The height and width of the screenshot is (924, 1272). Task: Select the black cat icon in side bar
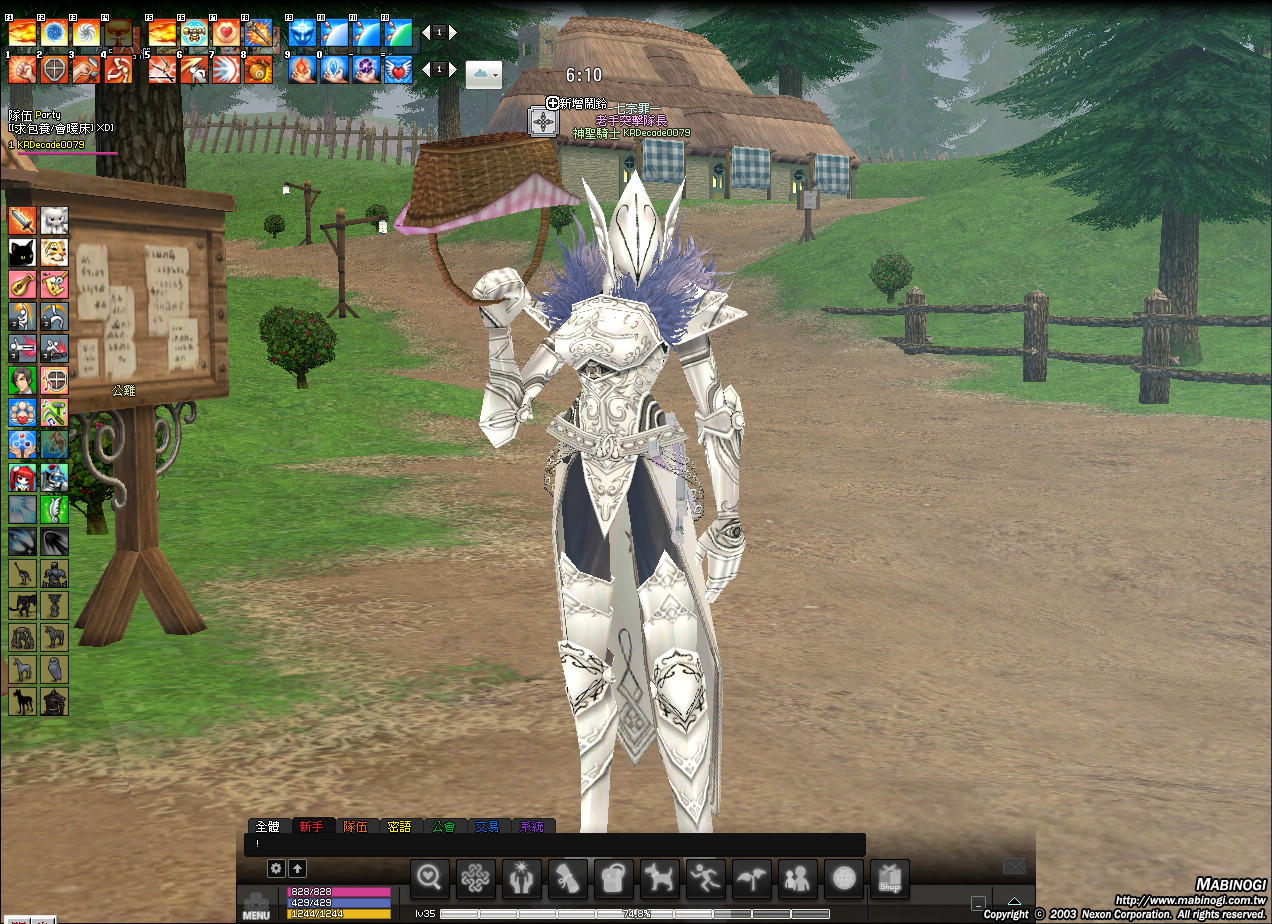click(22, 251)
